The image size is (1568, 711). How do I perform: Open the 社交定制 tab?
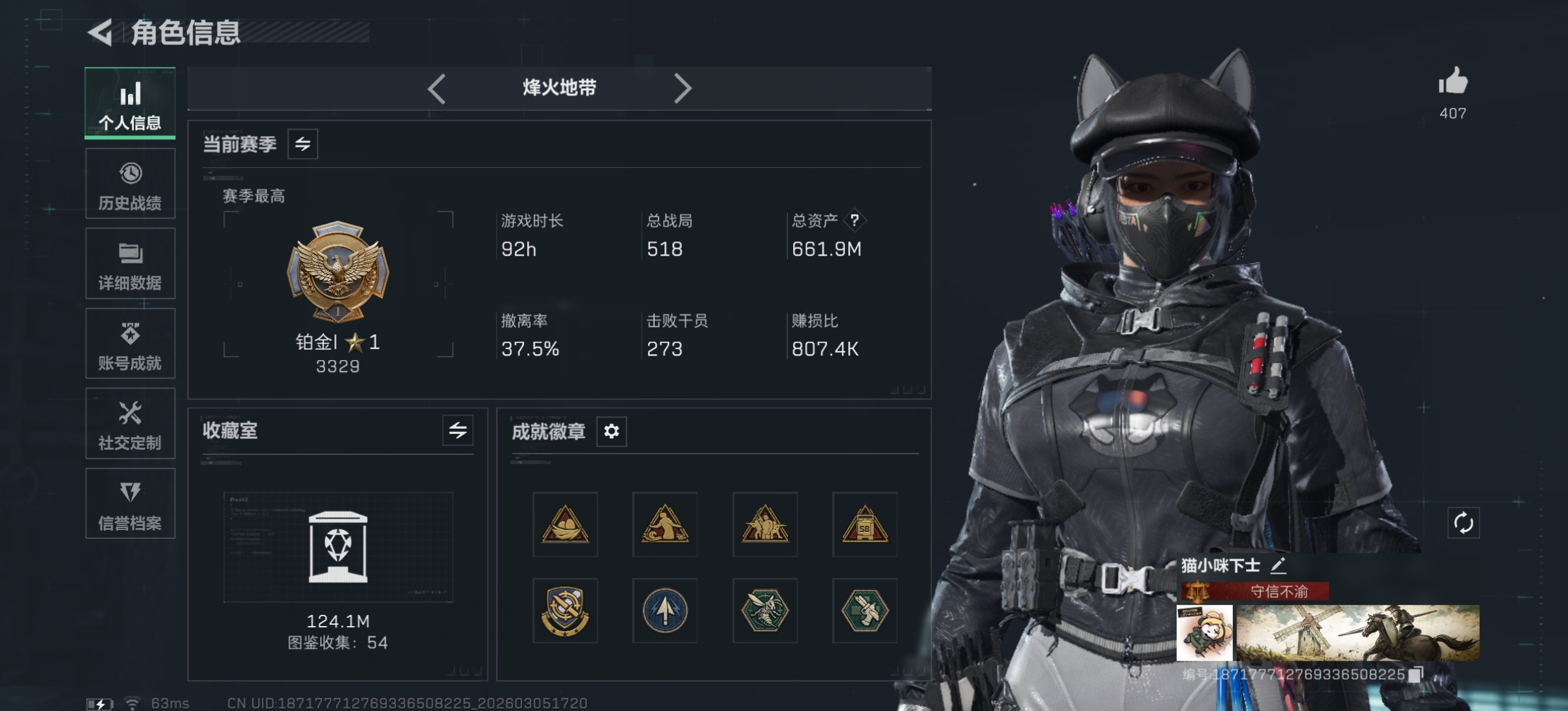tap(130, 424)
